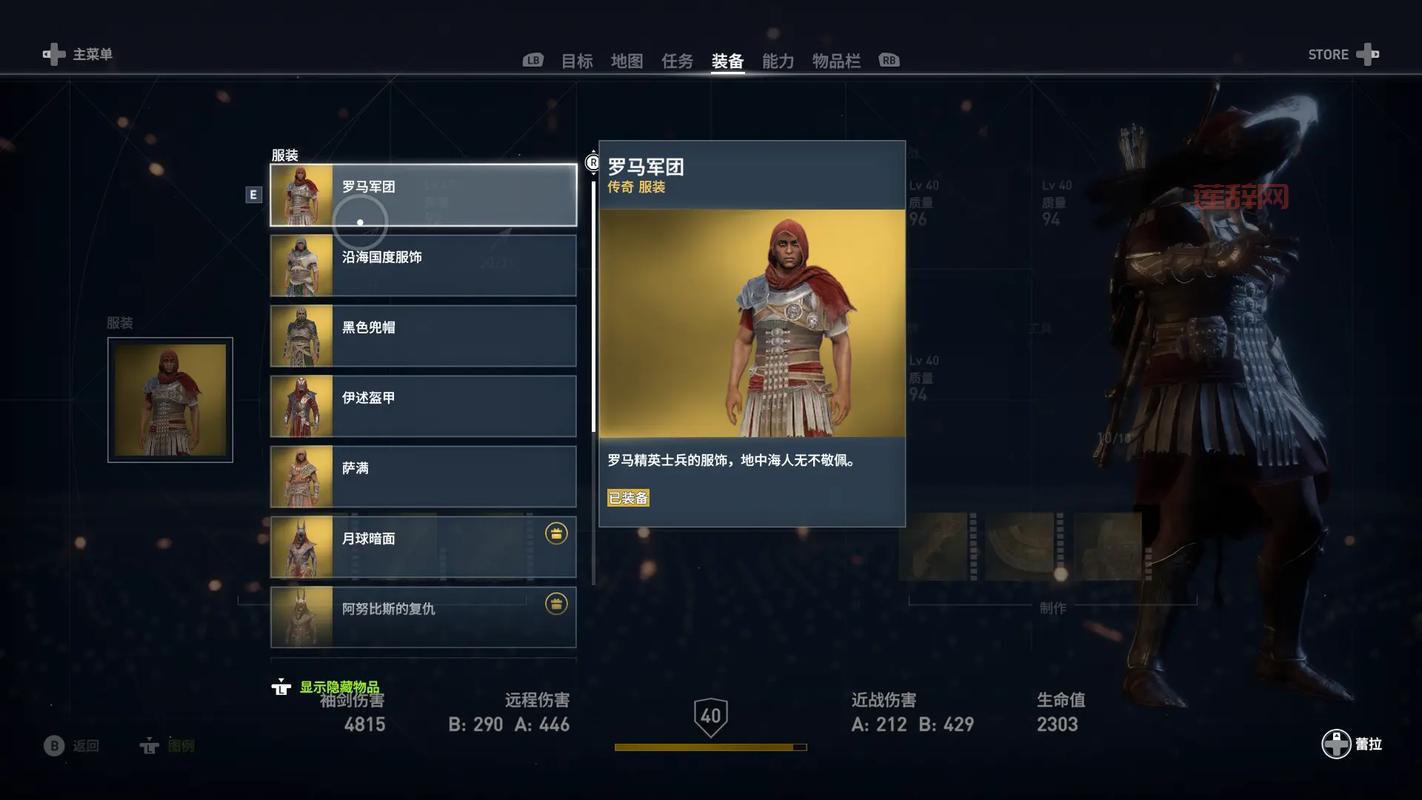Select the 月球暗面 outfit
Viewport: 1422px width, 800px height.
coord(423,547)
